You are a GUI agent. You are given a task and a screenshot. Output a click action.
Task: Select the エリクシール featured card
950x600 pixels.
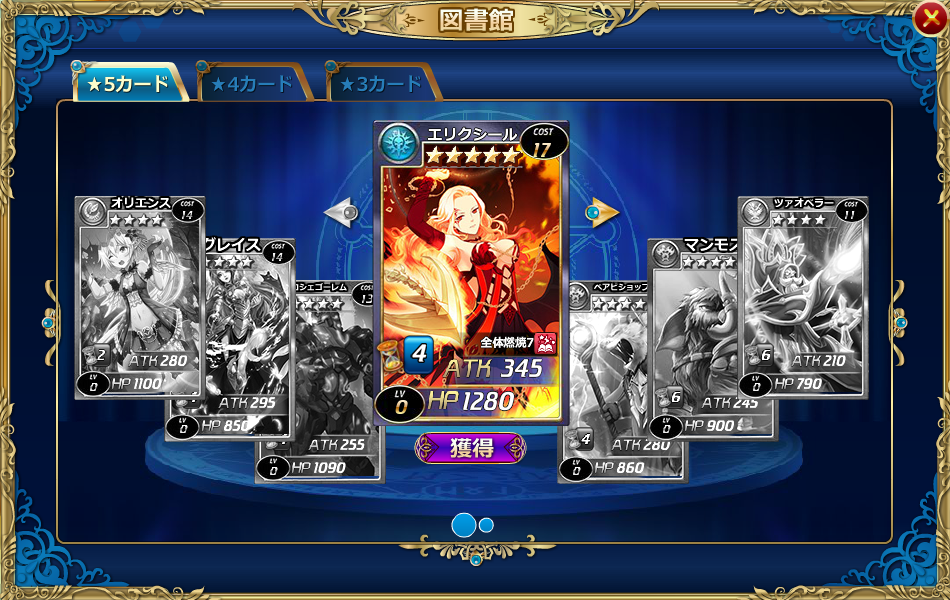point(471,270)
